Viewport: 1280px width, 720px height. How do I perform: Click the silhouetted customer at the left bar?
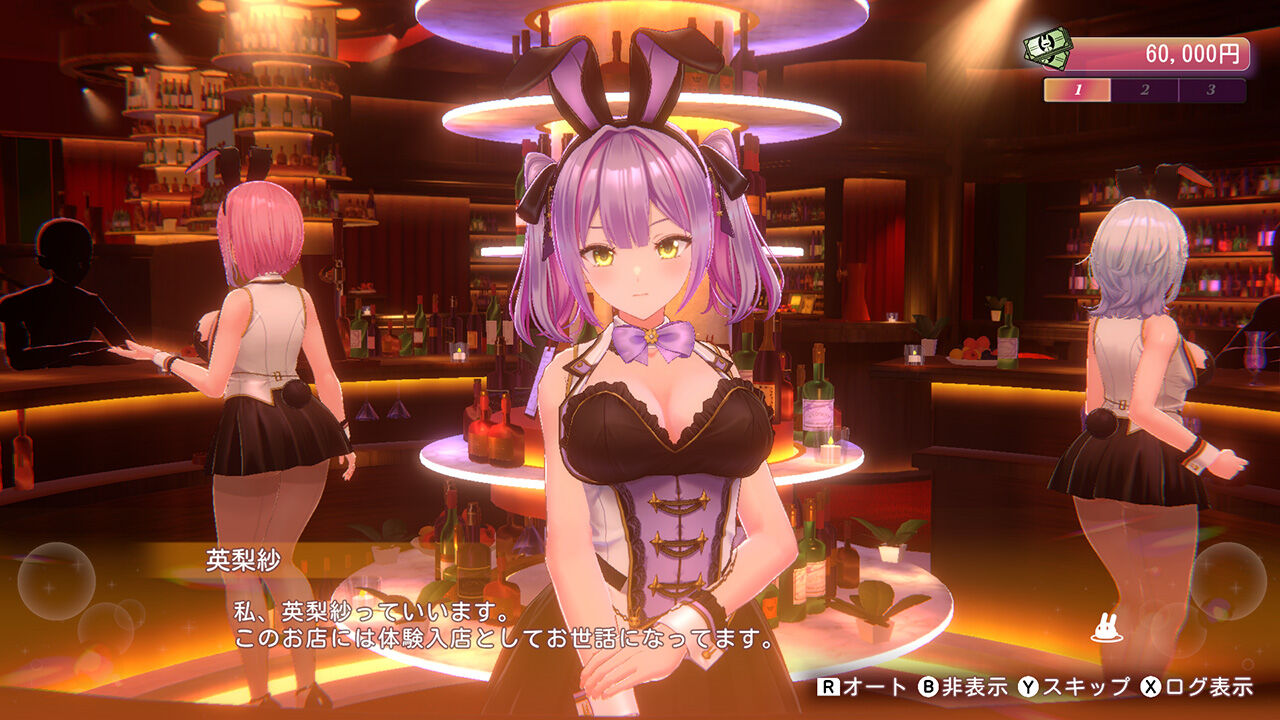(55, 300)
